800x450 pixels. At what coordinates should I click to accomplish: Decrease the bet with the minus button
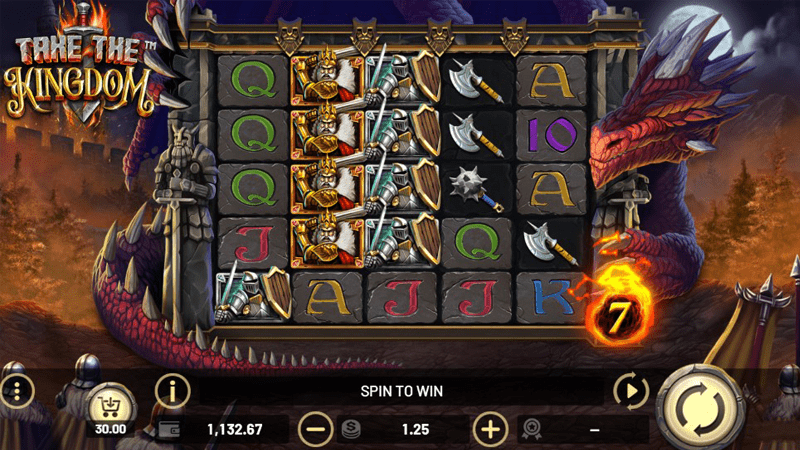315,430
